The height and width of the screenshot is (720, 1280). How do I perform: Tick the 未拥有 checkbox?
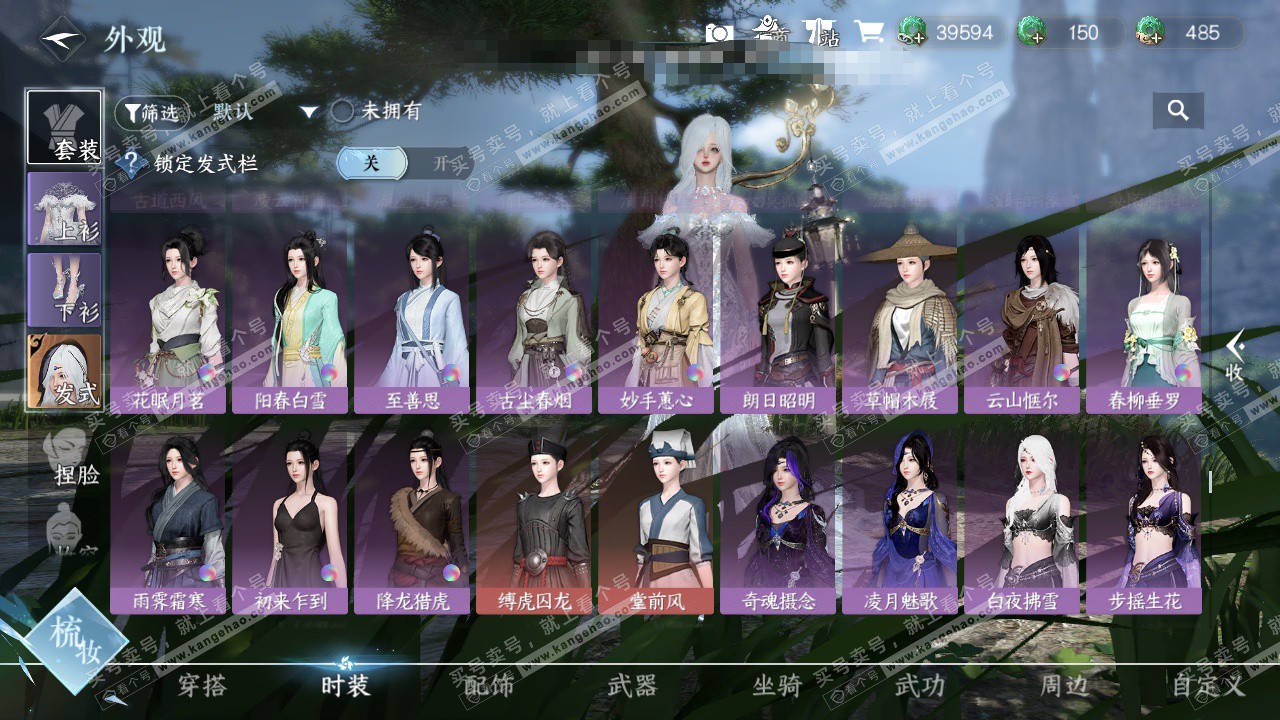pyautogui.click(x=343, y=112)
